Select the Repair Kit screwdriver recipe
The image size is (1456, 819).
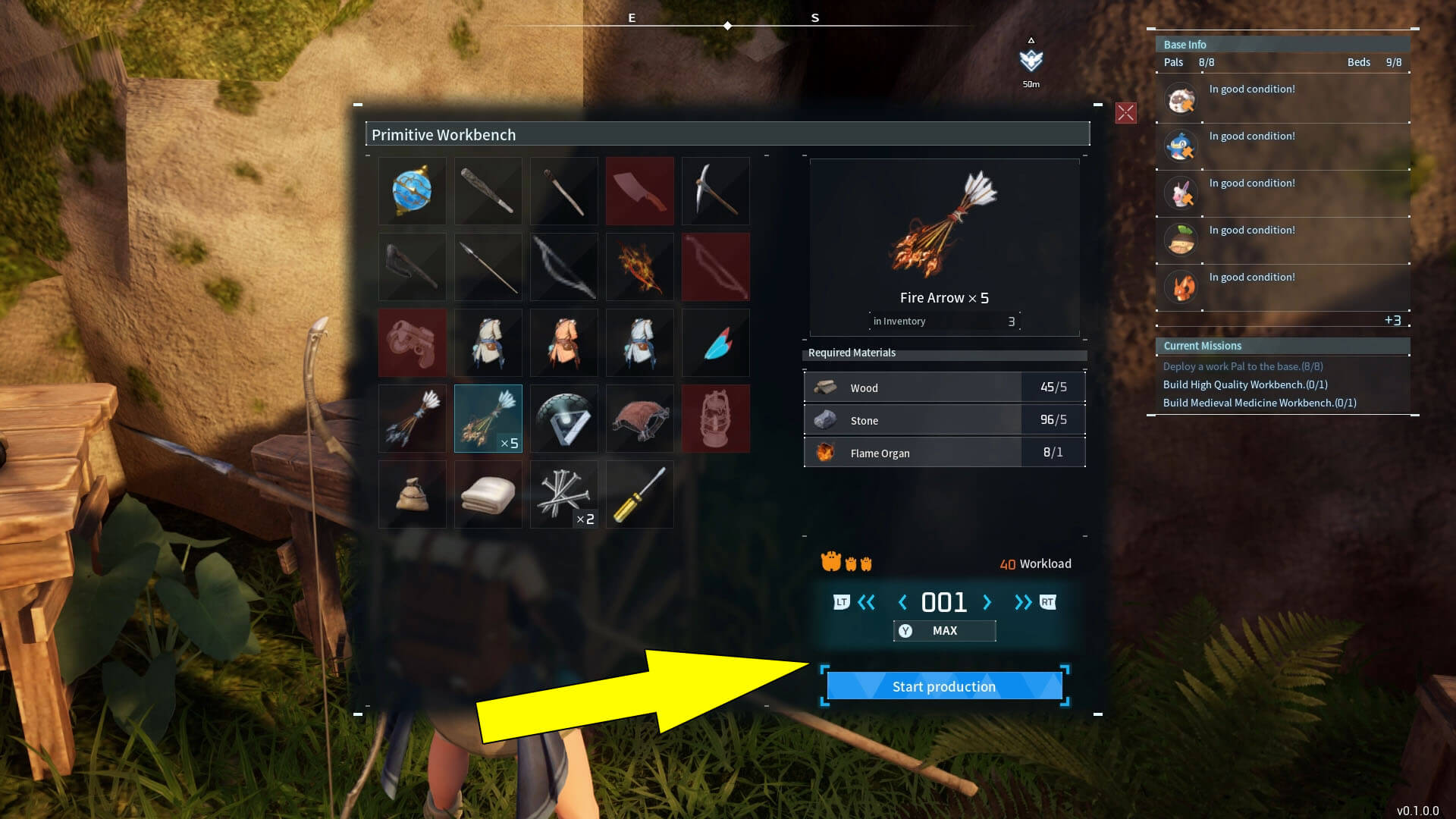pyautogui.click(x=639, y=494)
